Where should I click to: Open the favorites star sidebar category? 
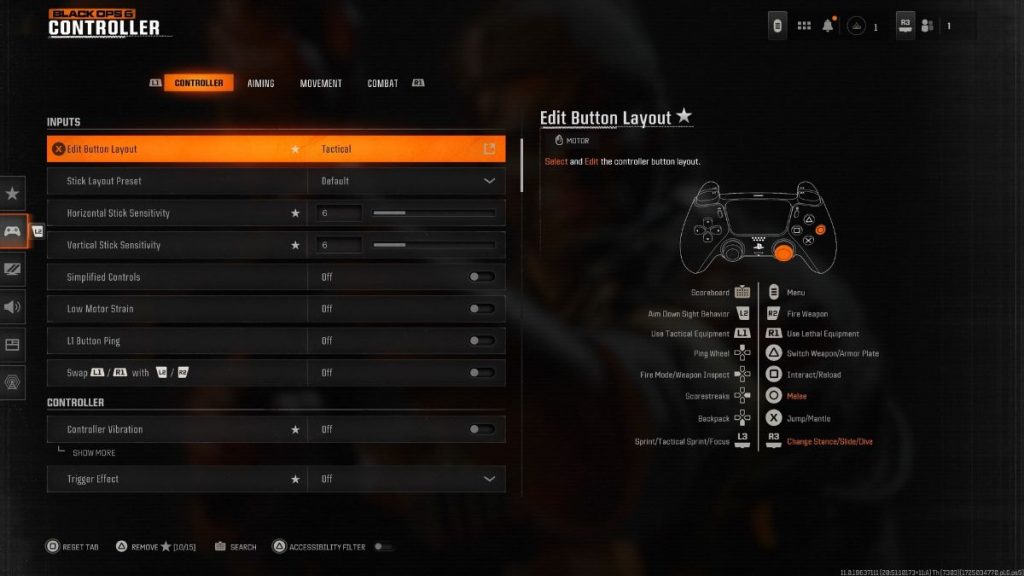pyautogui.click(x=13, y=193)
